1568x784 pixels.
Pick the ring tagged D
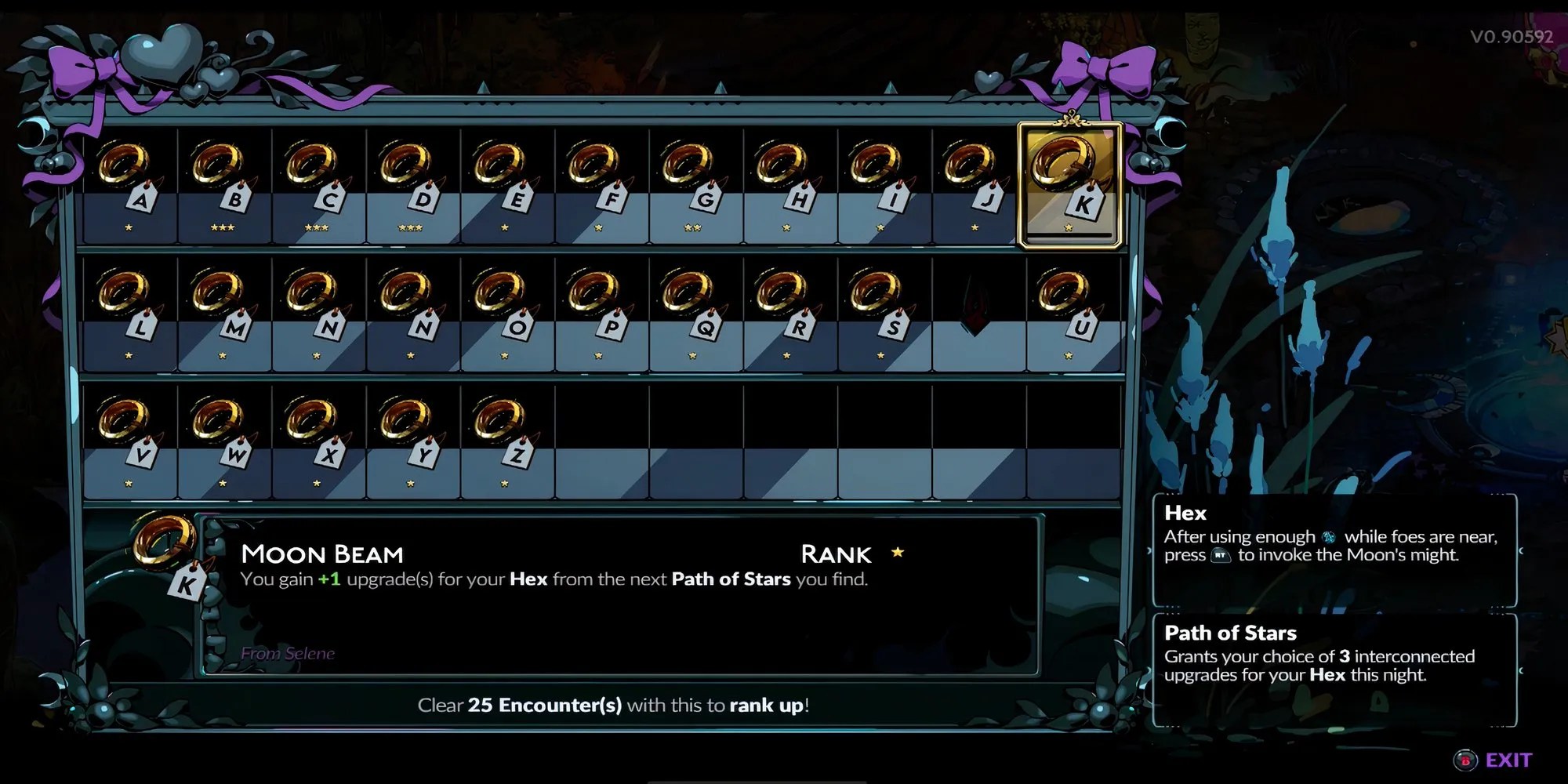point(412,182)
